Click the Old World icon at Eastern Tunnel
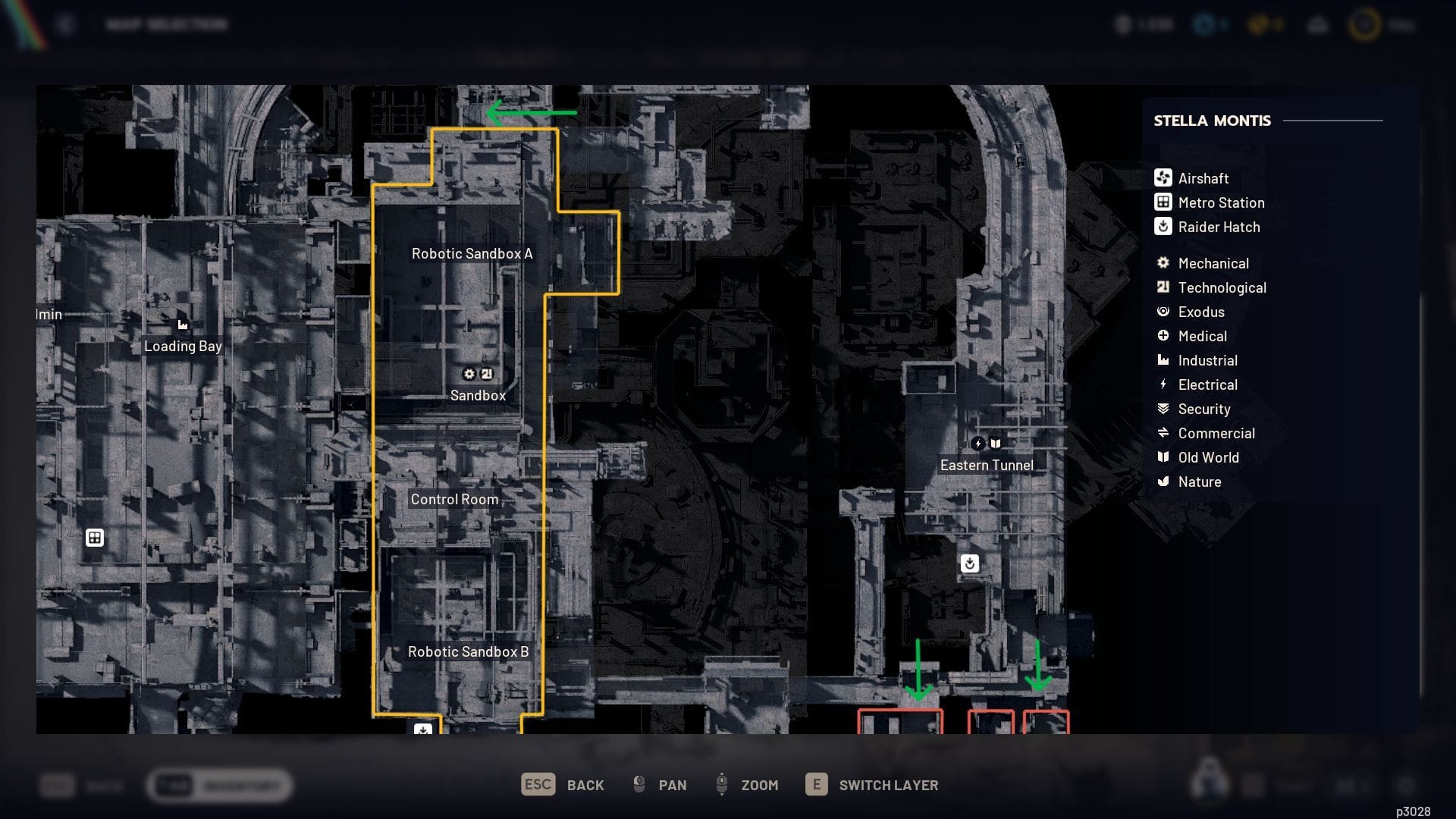 coord(996,444)
